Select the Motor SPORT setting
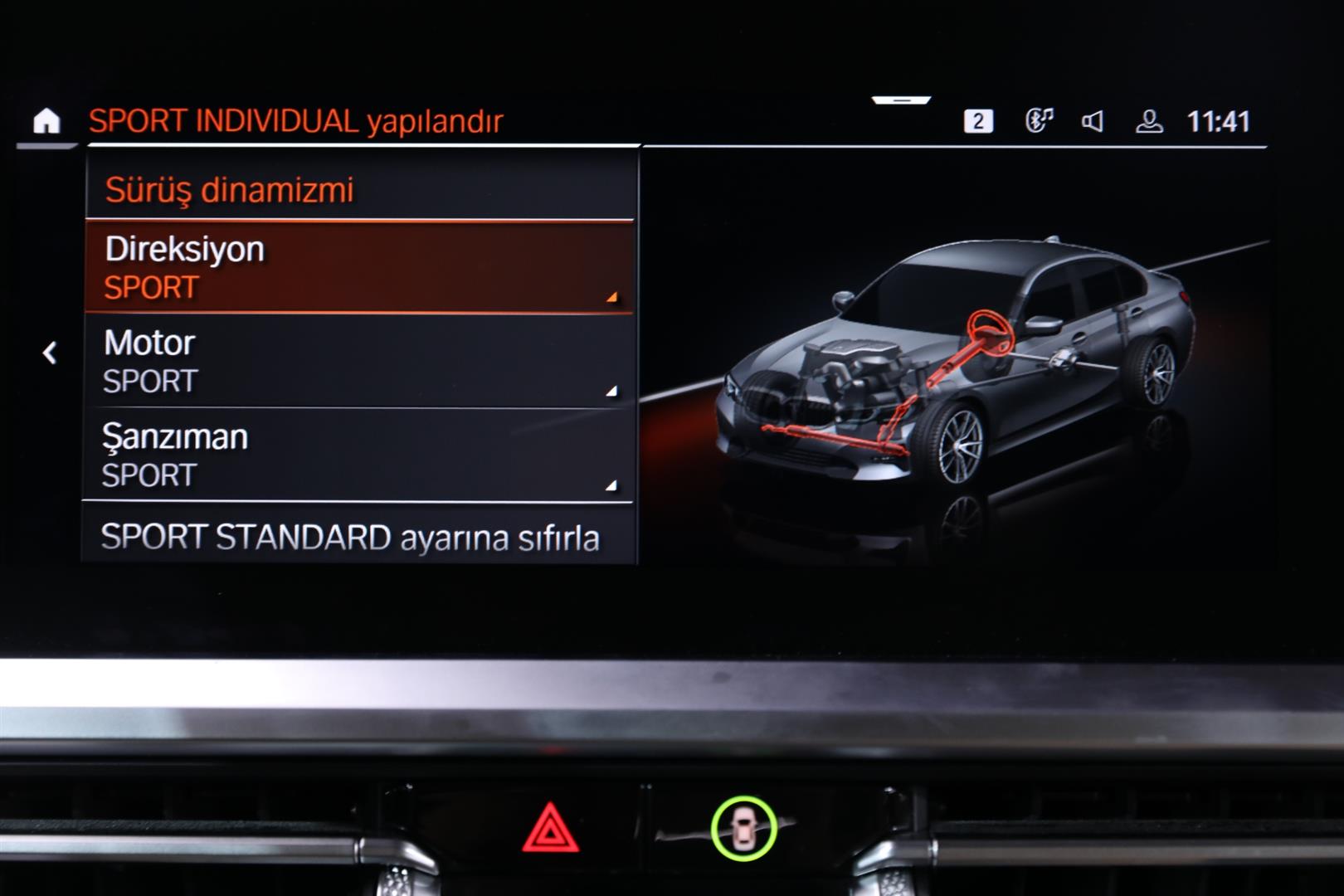 click(359, 362)
